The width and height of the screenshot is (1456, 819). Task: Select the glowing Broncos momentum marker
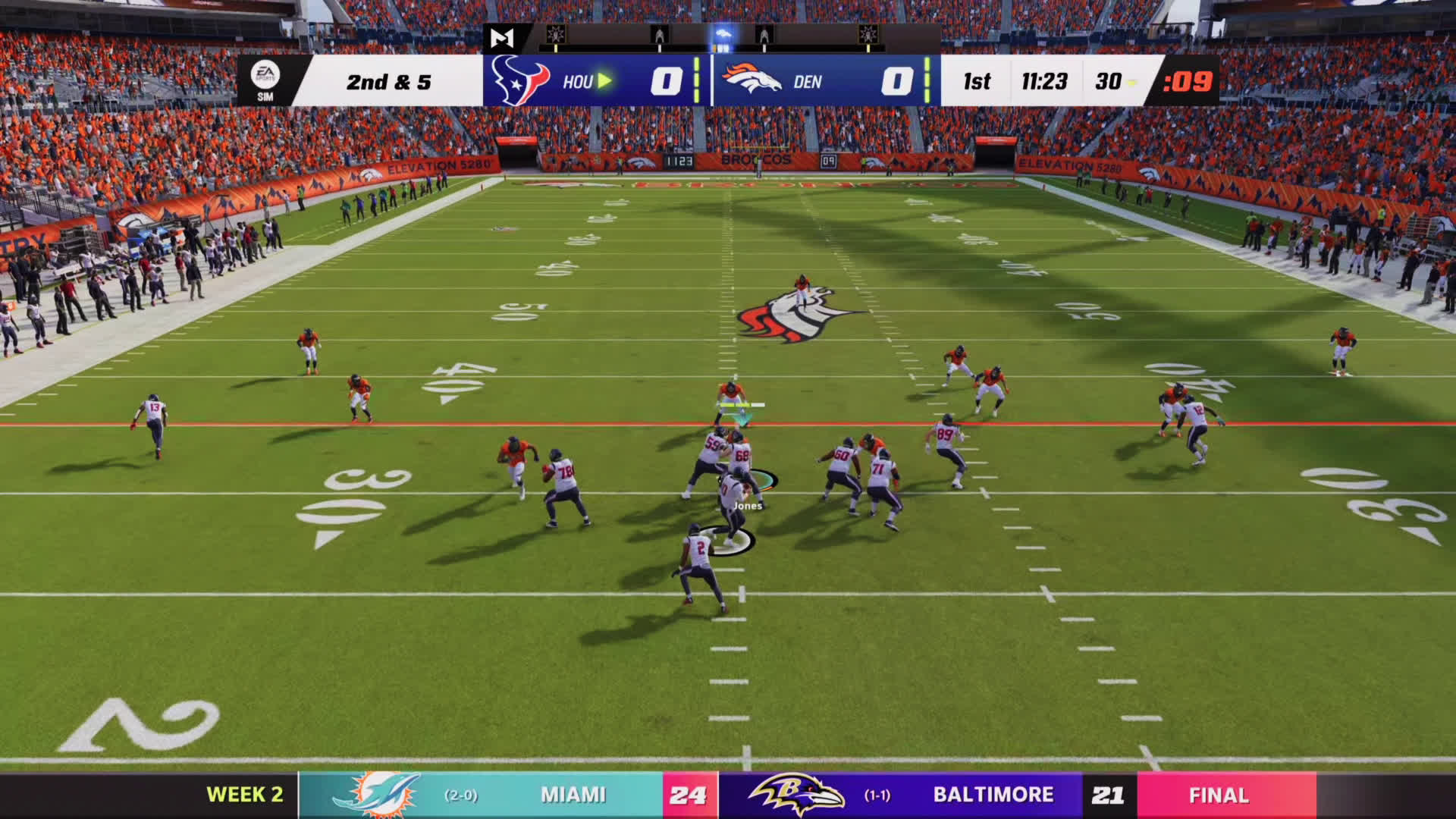(x=723, y=36)
